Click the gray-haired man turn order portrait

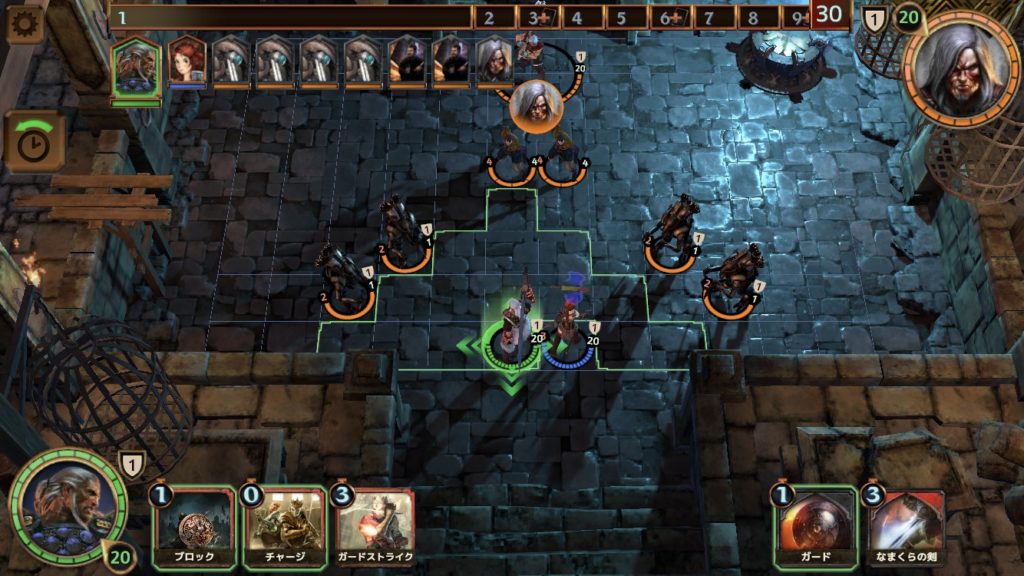(x=494, y=61)
